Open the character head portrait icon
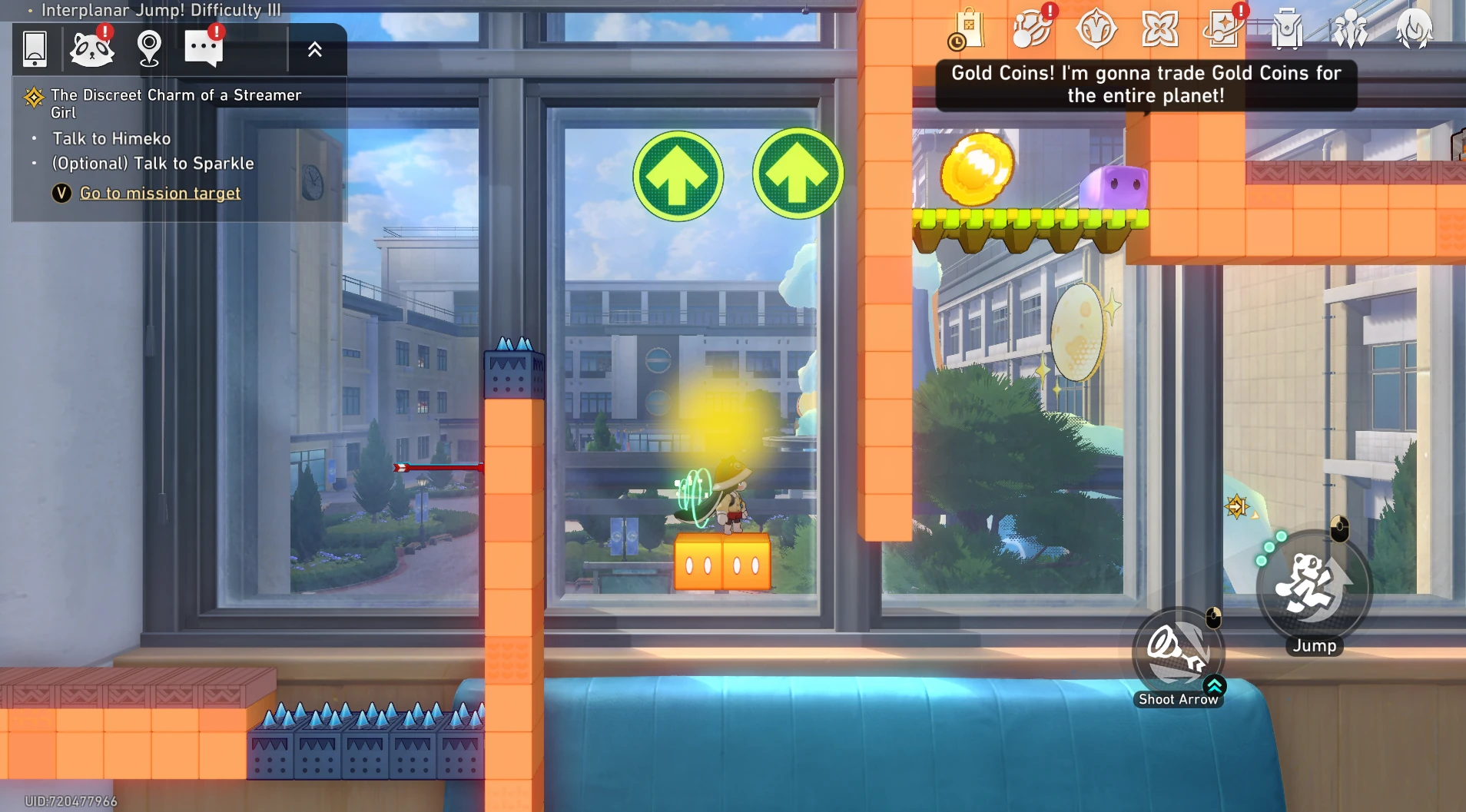The image size is (1466, 812). pyautogui.click(x=1415, y=30)
